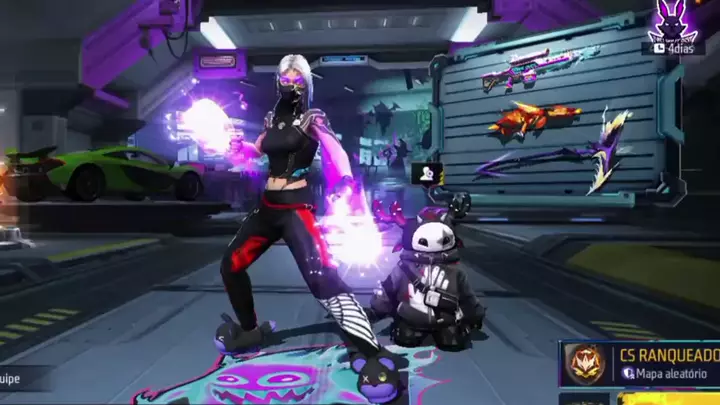Tap the small character icon beside the pet
This screenshot has width=720, height=405.
(x=425, y=173)
